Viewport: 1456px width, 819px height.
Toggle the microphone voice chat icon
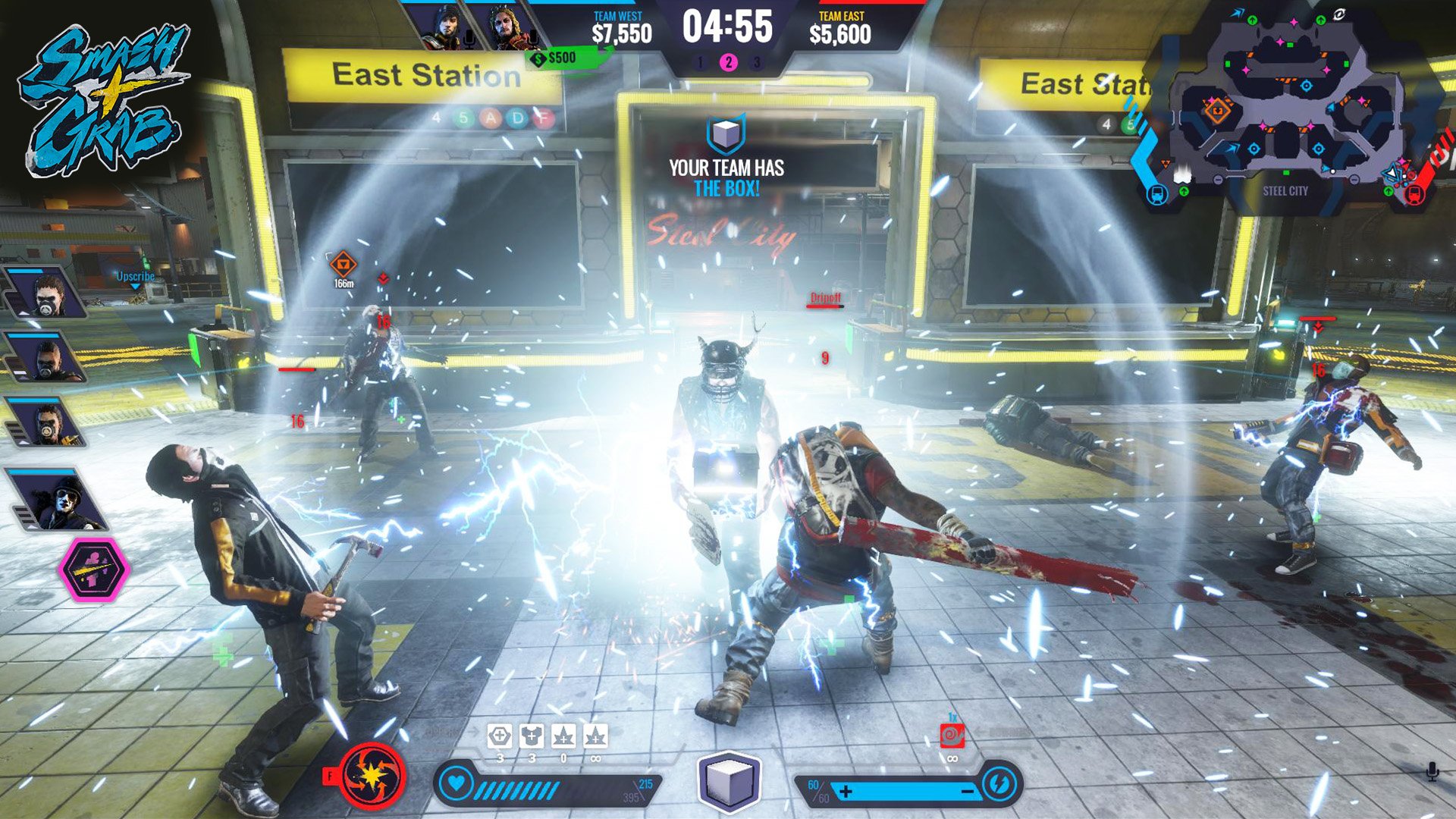1432,772
